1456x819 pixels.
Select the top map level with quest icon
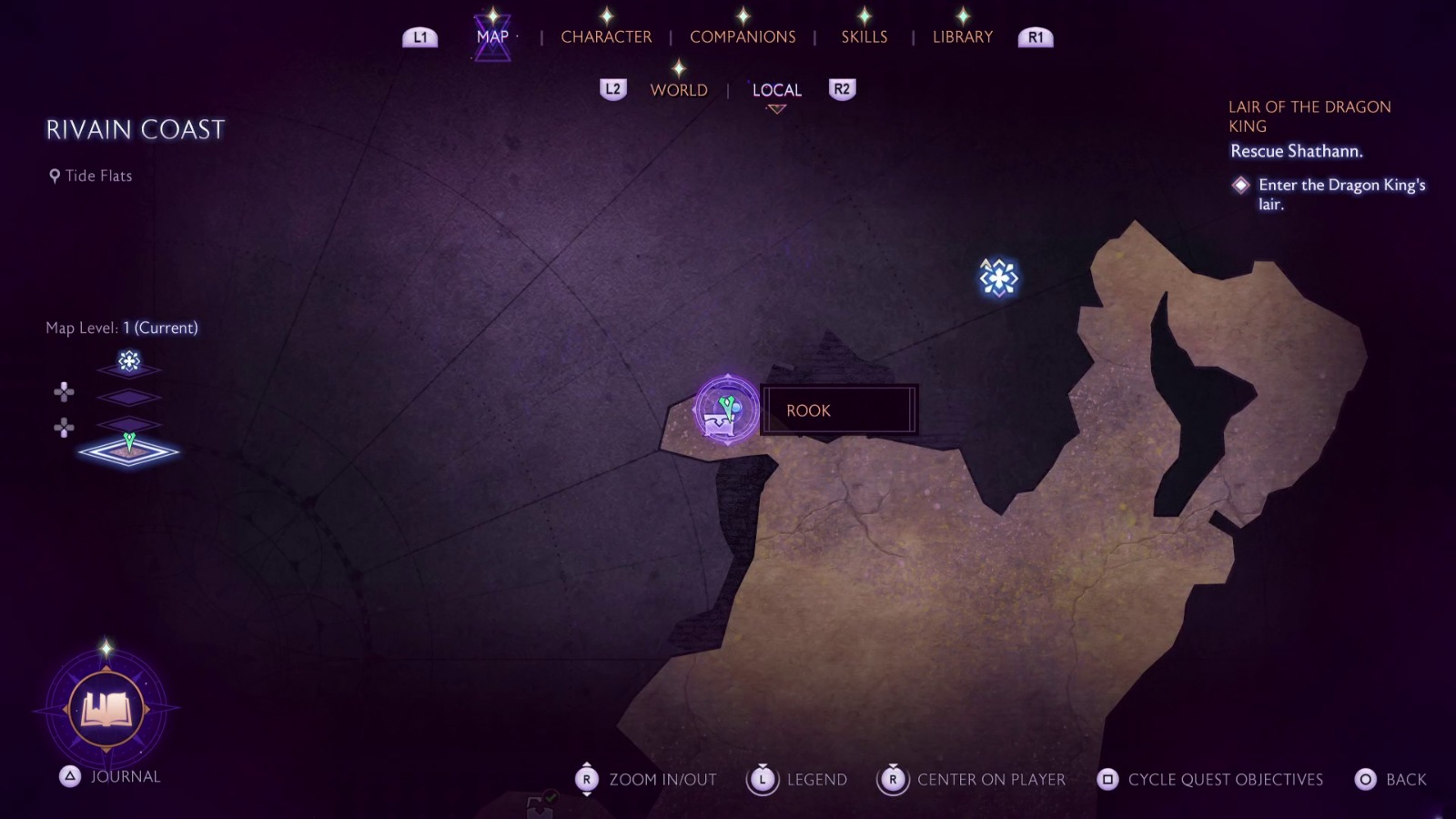[129, 363]
